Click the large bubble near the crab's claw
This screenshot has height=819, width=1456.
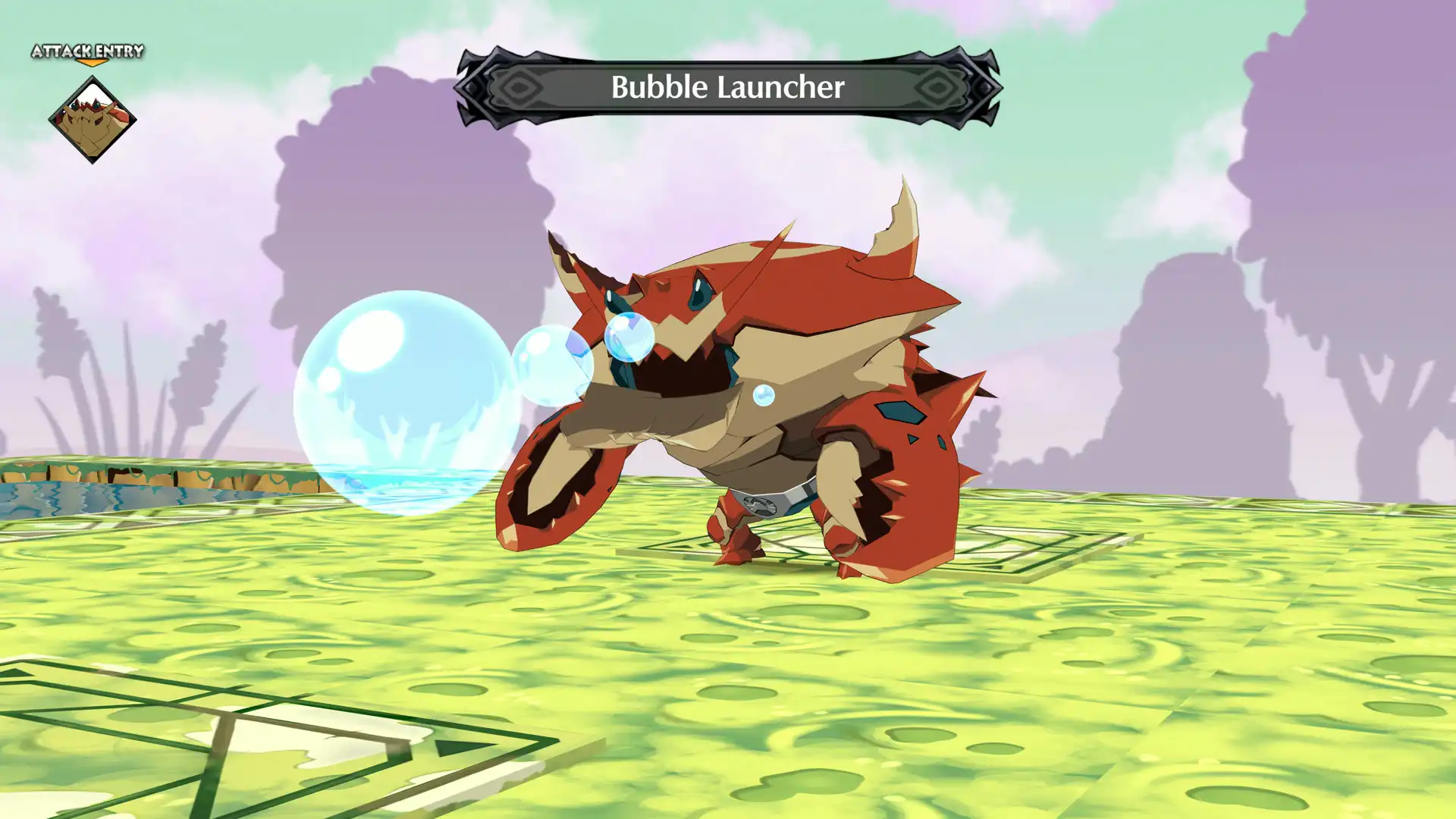[402, 398]
